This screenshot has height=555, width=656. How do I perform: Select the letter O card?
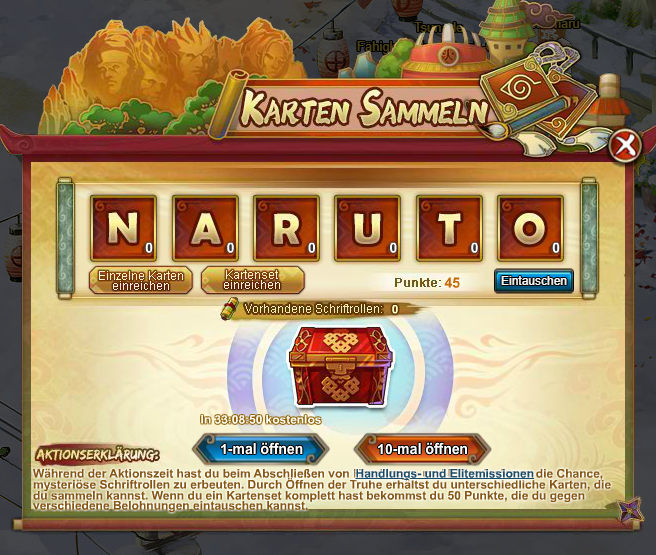[x=531, y=227]
